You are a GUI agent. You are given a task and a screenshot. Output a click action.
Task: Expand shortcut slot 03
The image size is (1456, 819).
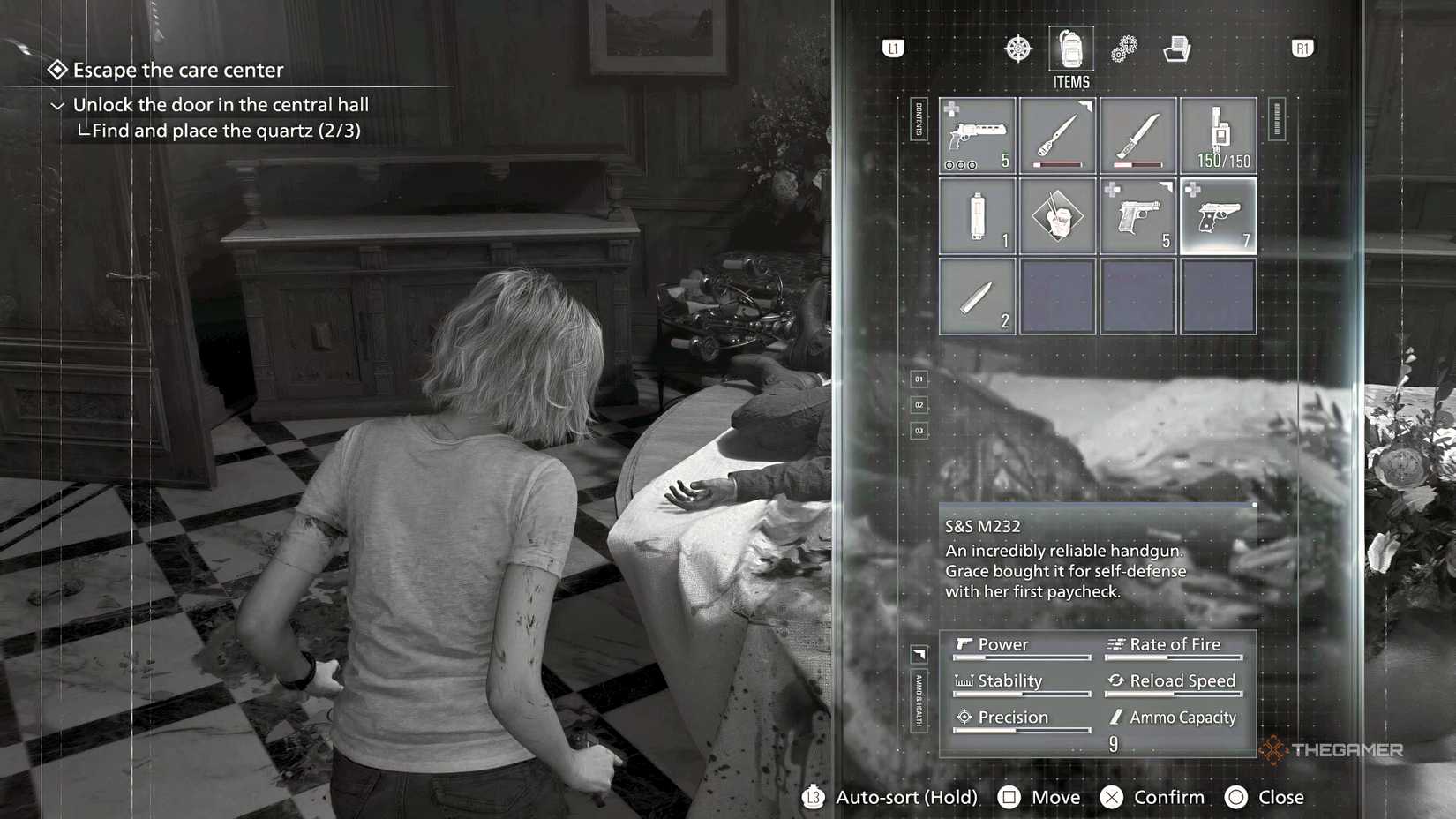pos(918,432)
